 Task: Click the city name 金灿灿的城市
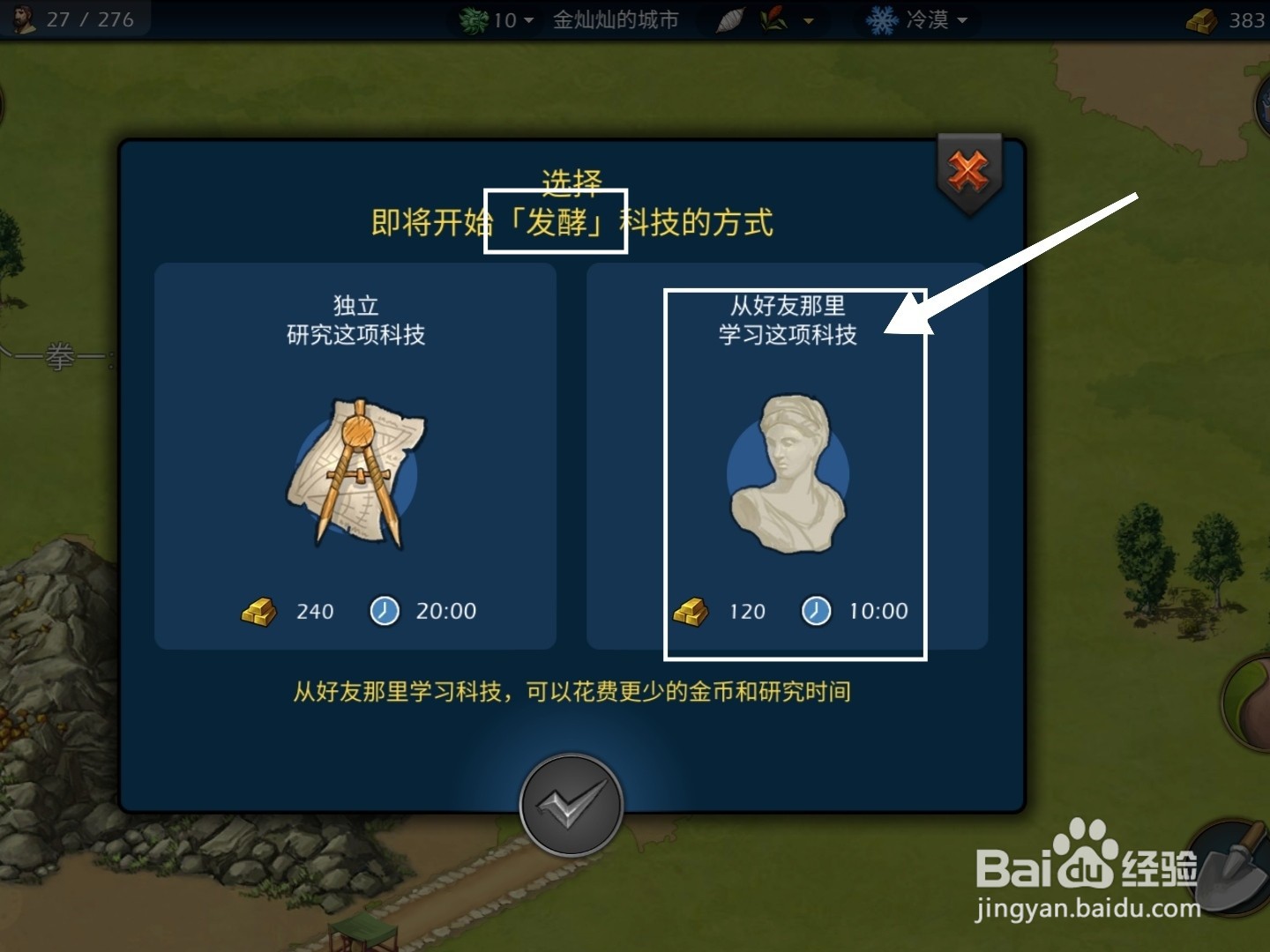point(616,19)
